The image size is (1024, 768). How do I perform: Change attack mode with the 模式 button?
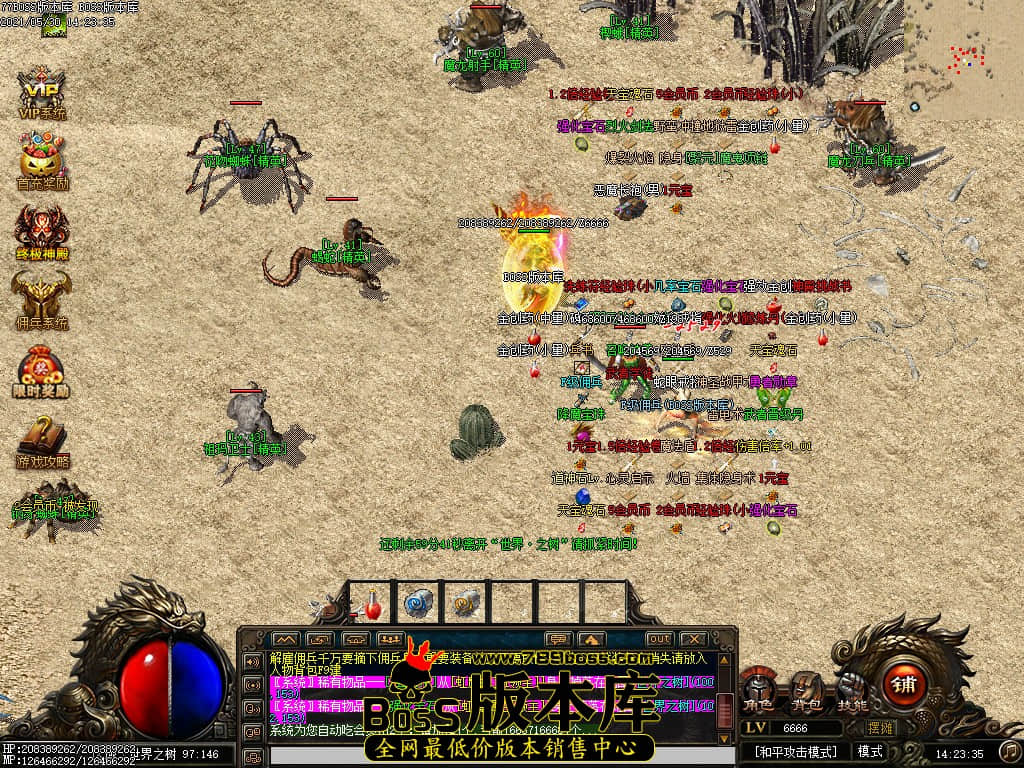tap(870, 751)
